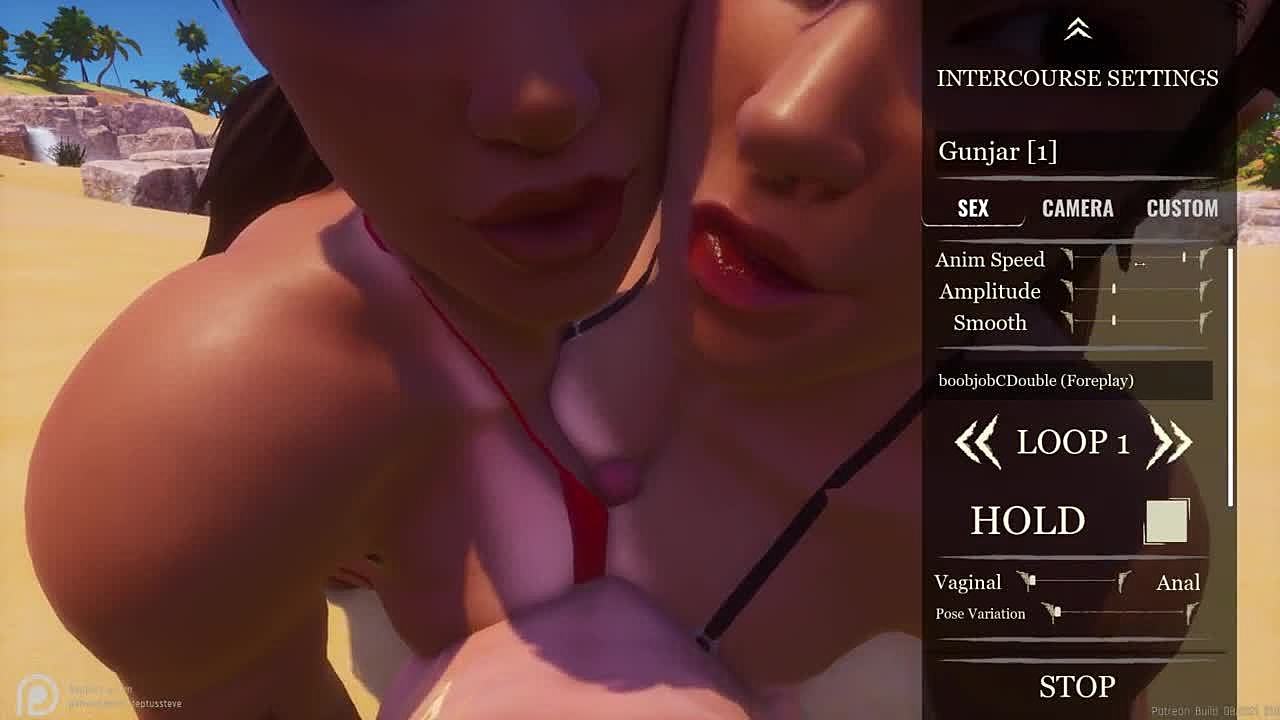
Task: Collapse the settings panel with the top chevron
Action: point(1077,30)
